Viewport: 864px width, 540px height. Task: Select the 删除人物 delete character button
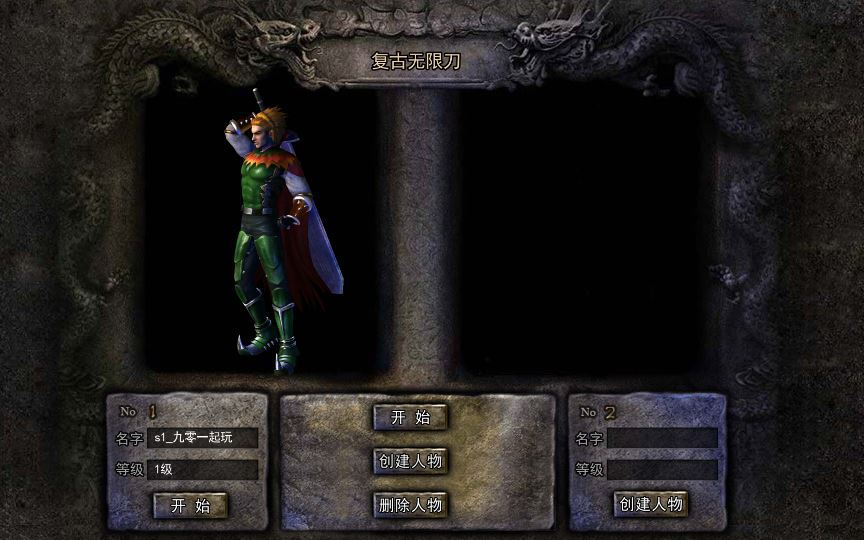(x=410, y=504)
